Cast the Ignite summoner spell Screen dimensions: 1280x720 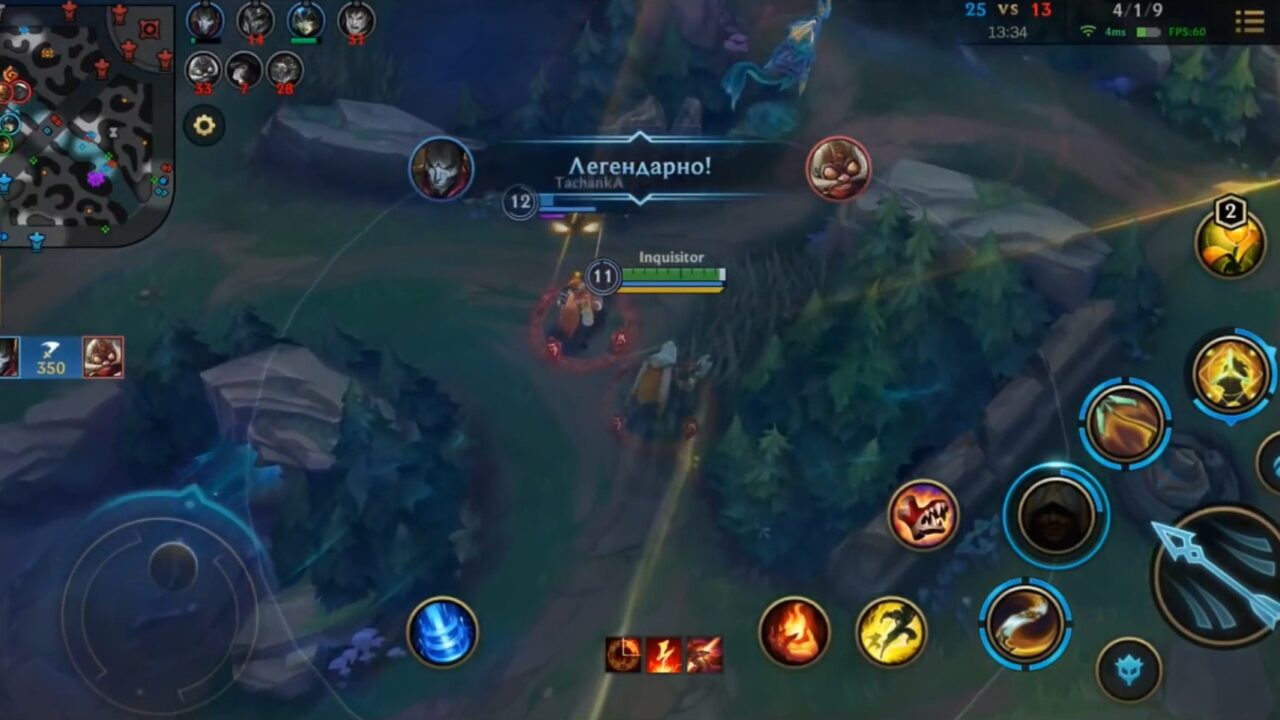click(x=795, y=630)
